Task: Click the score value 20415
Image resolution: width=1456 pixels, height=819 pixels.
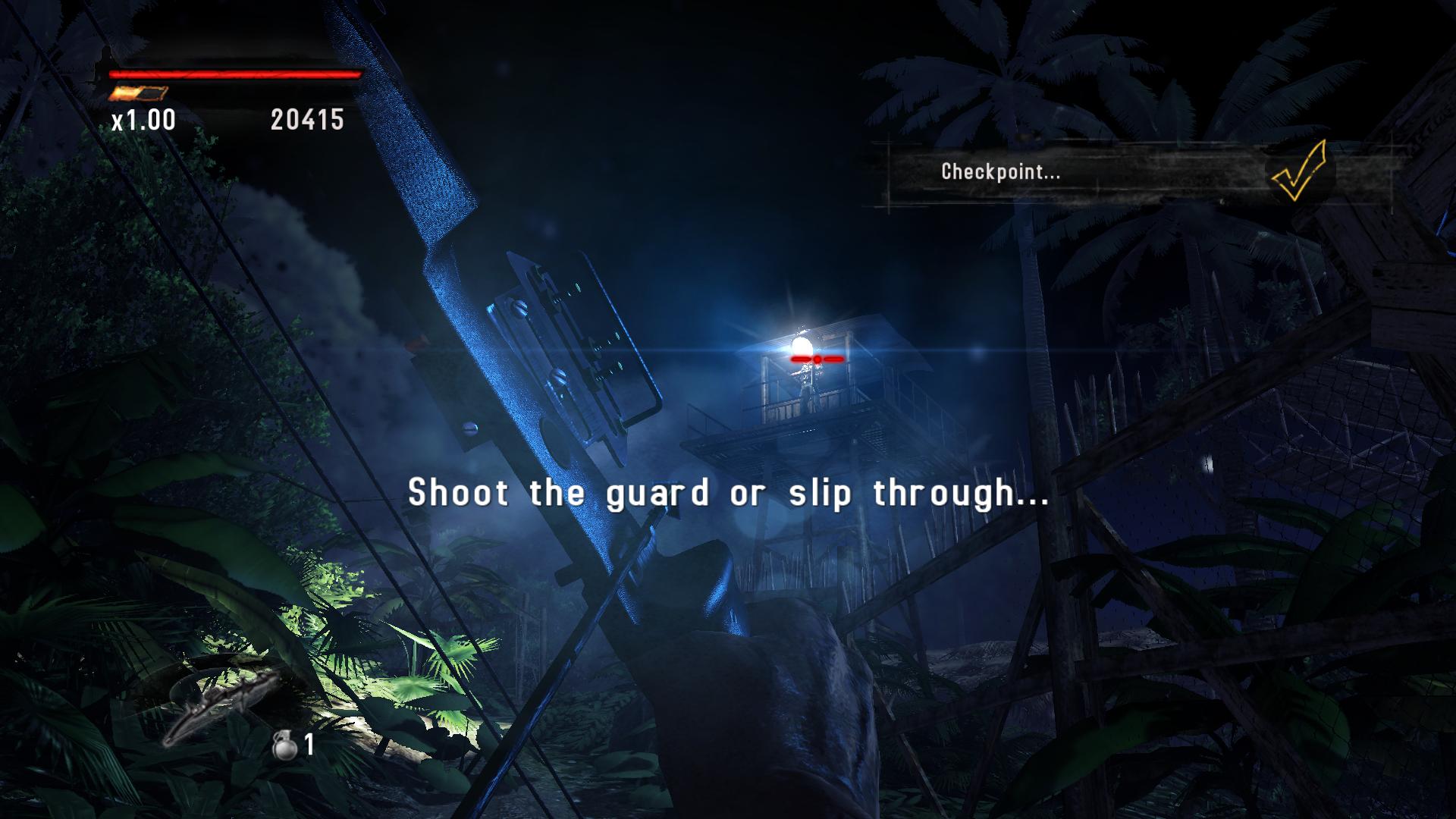Action: click(x=306, y=119)
